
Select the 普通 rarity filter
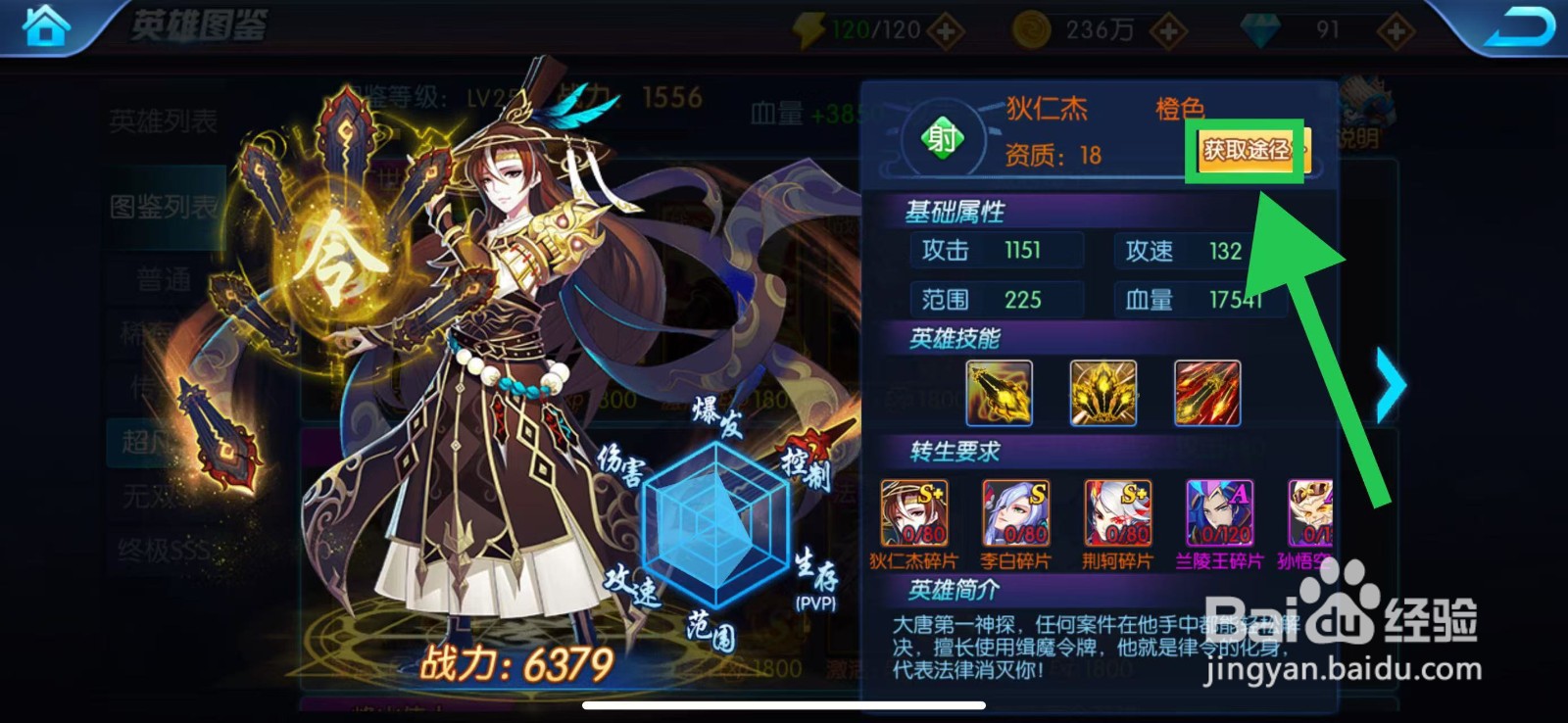click(x=163, y=279)
